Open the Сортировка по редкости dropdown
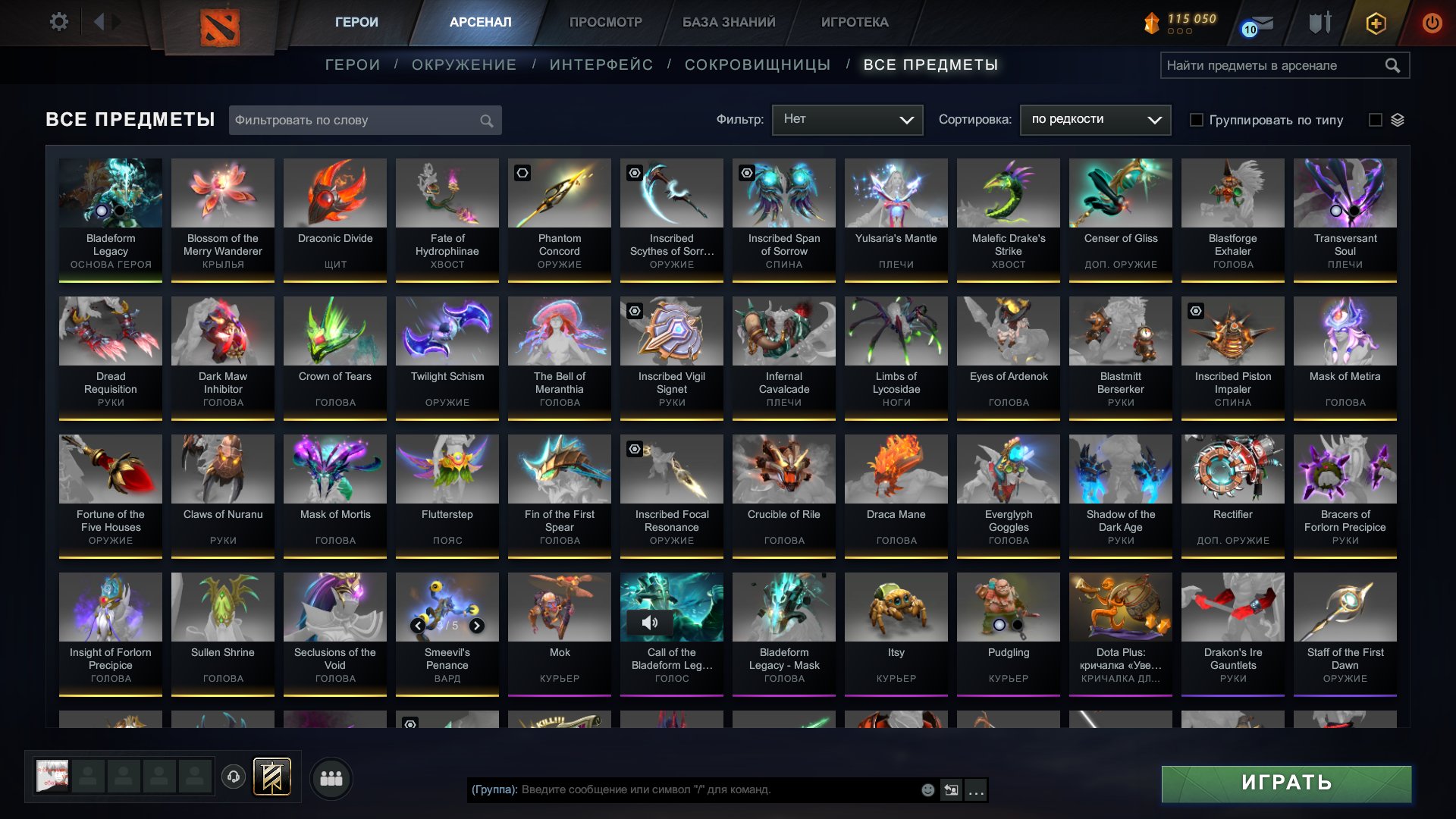 pos(1095,119)
